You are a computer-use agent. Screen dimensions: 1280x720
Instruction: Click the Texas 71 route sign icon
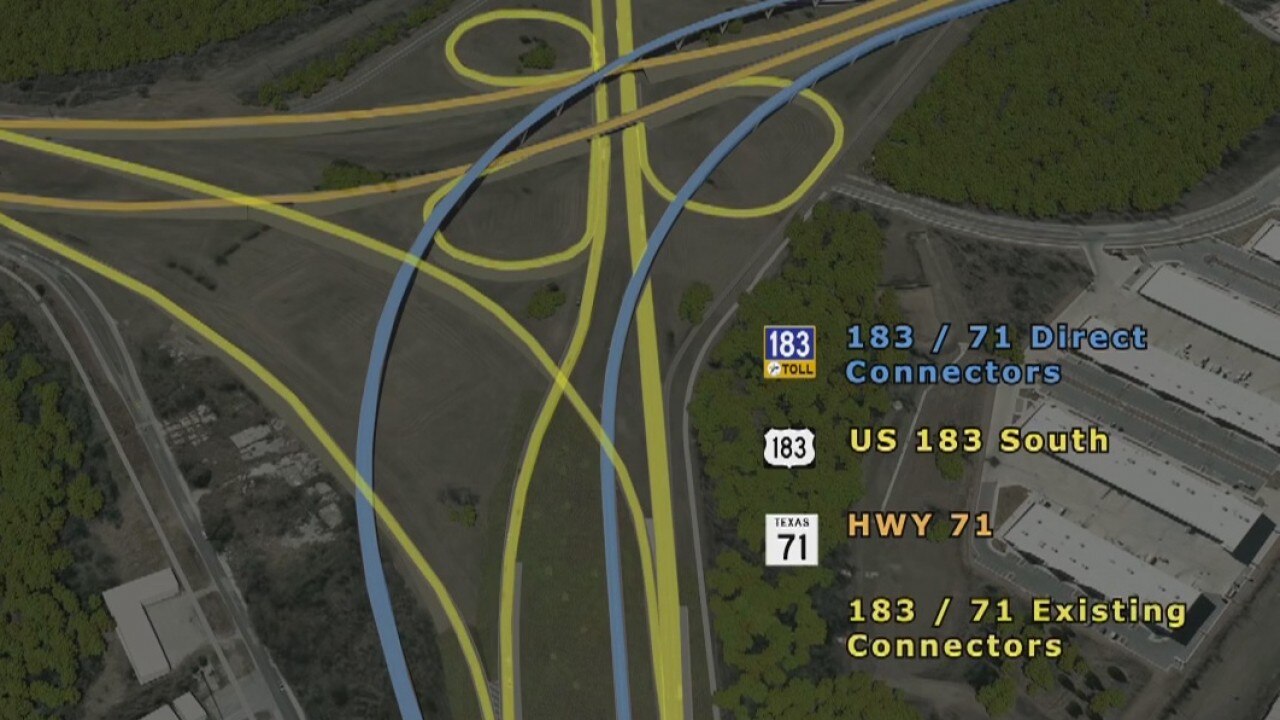pos(791,540)
